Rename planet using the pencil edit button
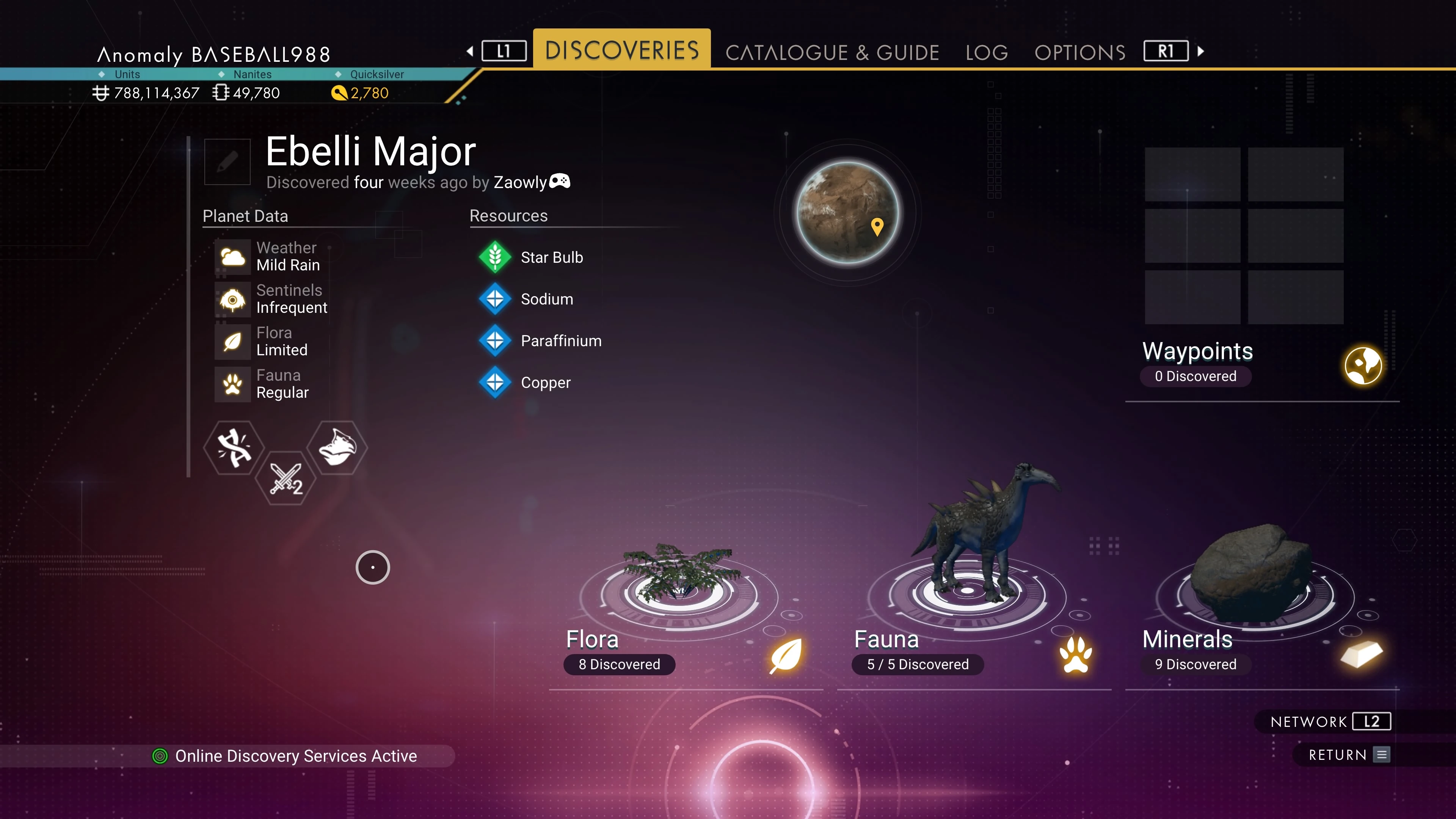Viewport: 1456px width, 819px height. [x=227, y=162]
